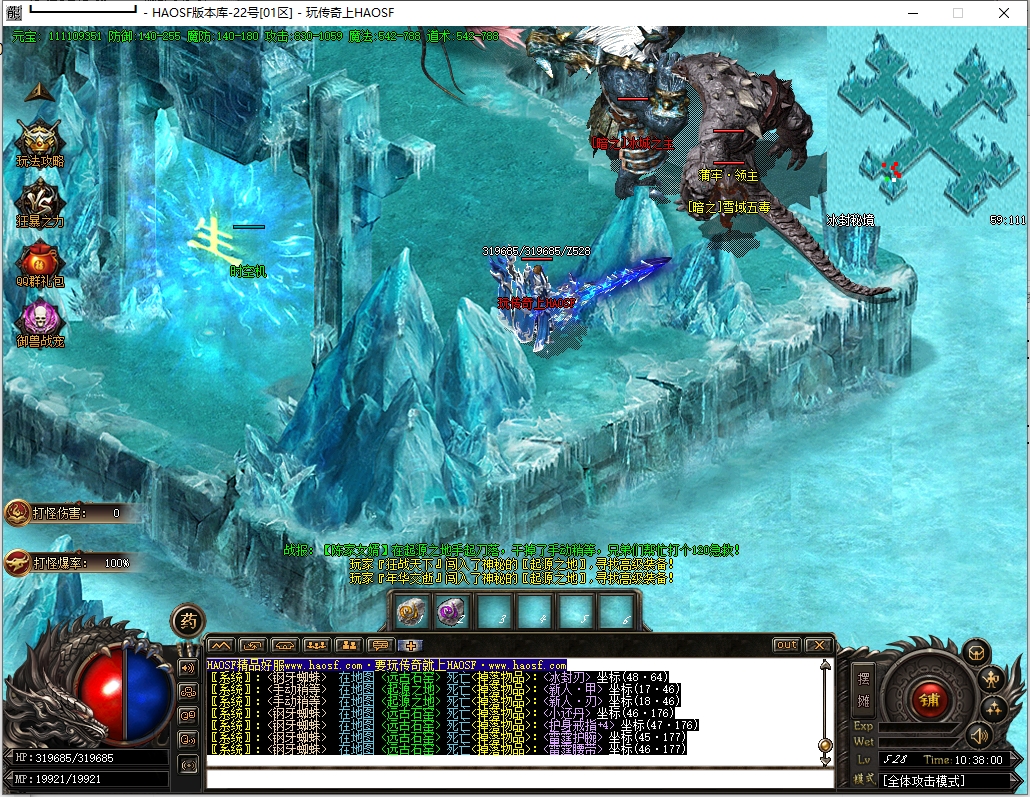Use the gold swirl scroll in hotbar slot 1
Screen dimensions: 1030x797
tap(411, 611)
